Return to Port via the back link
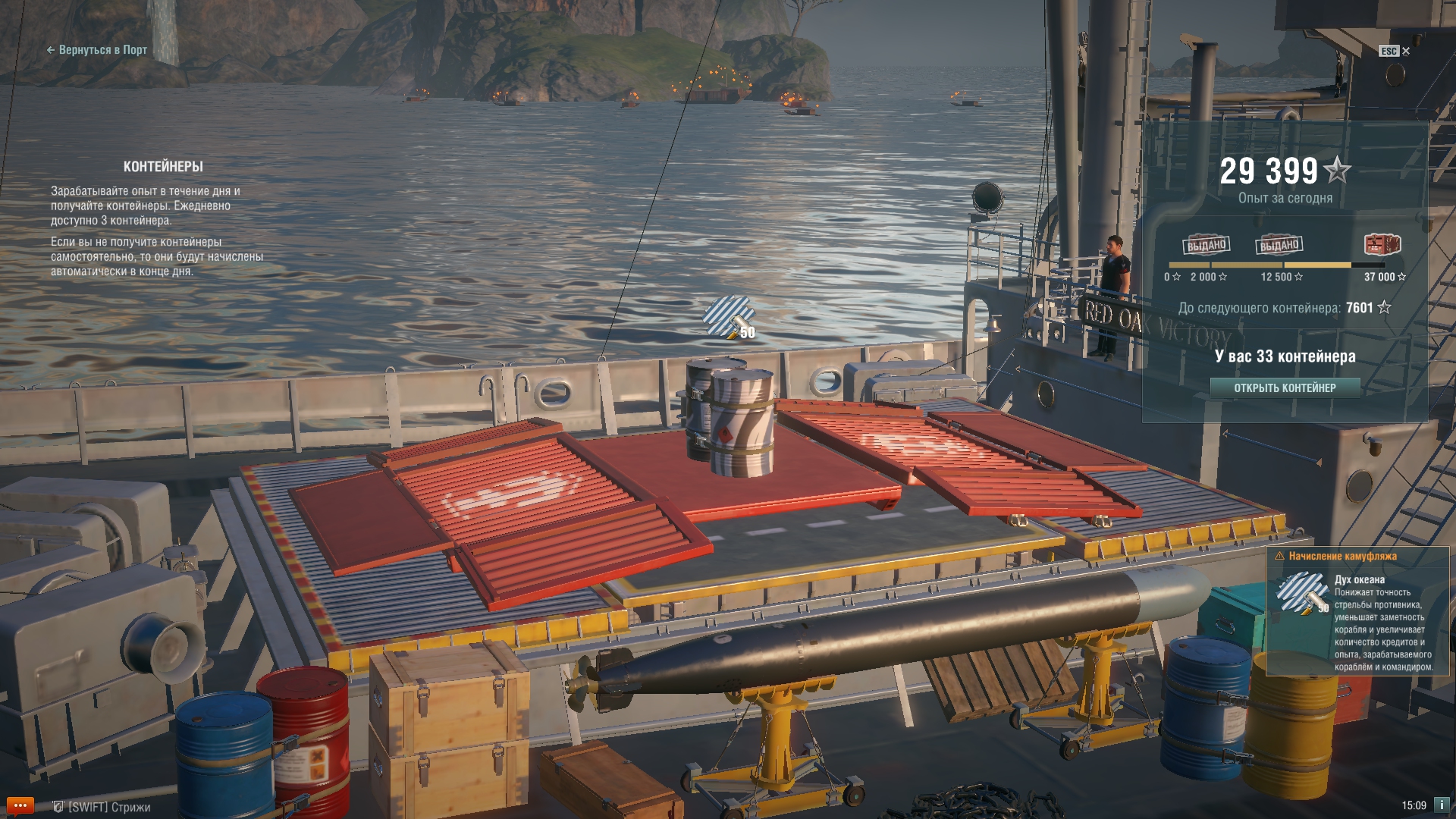 pos(97,50)
